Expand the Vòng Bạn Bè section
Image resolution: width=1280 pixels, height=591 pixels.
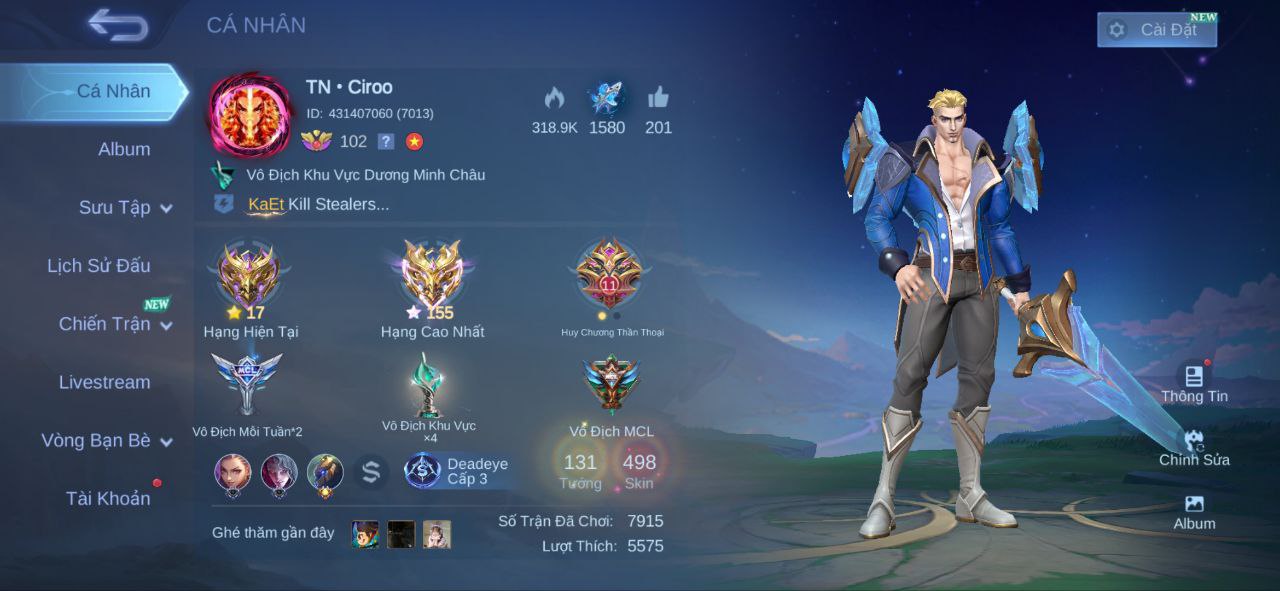[106, 440]
